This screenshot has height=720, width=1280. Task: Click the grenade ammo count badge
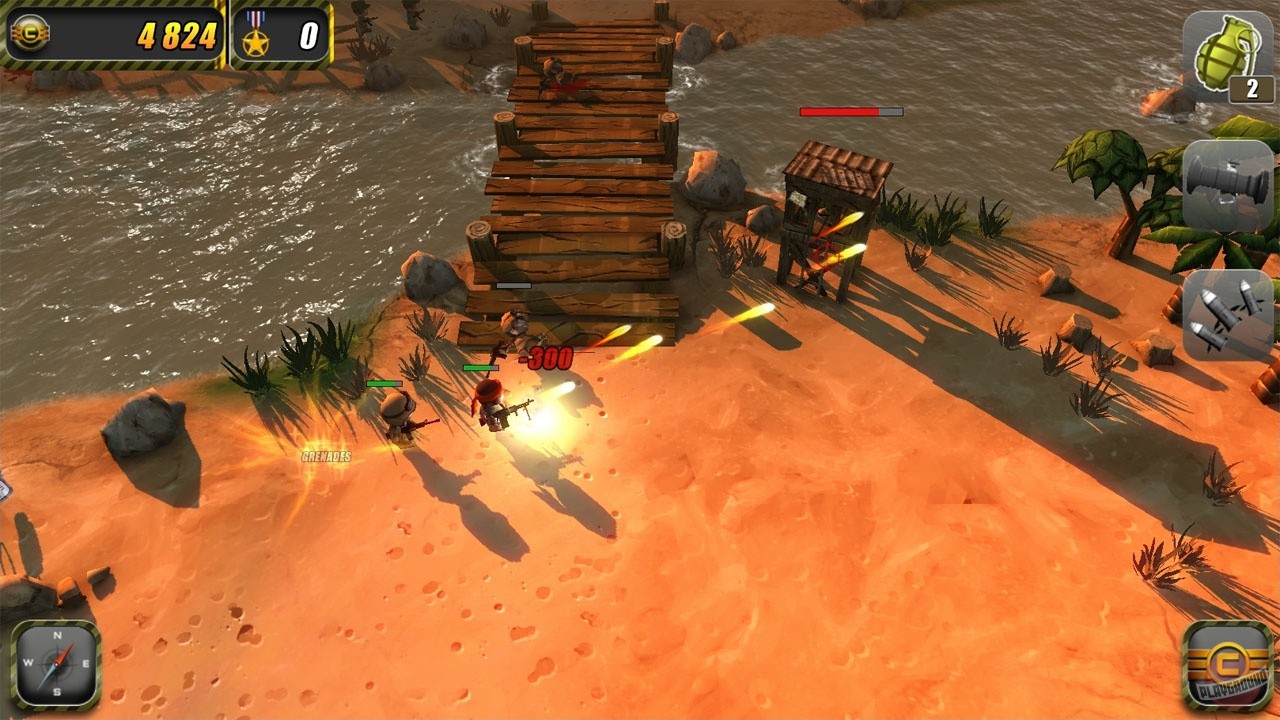pyautogui.click(x=1252, y=88)
